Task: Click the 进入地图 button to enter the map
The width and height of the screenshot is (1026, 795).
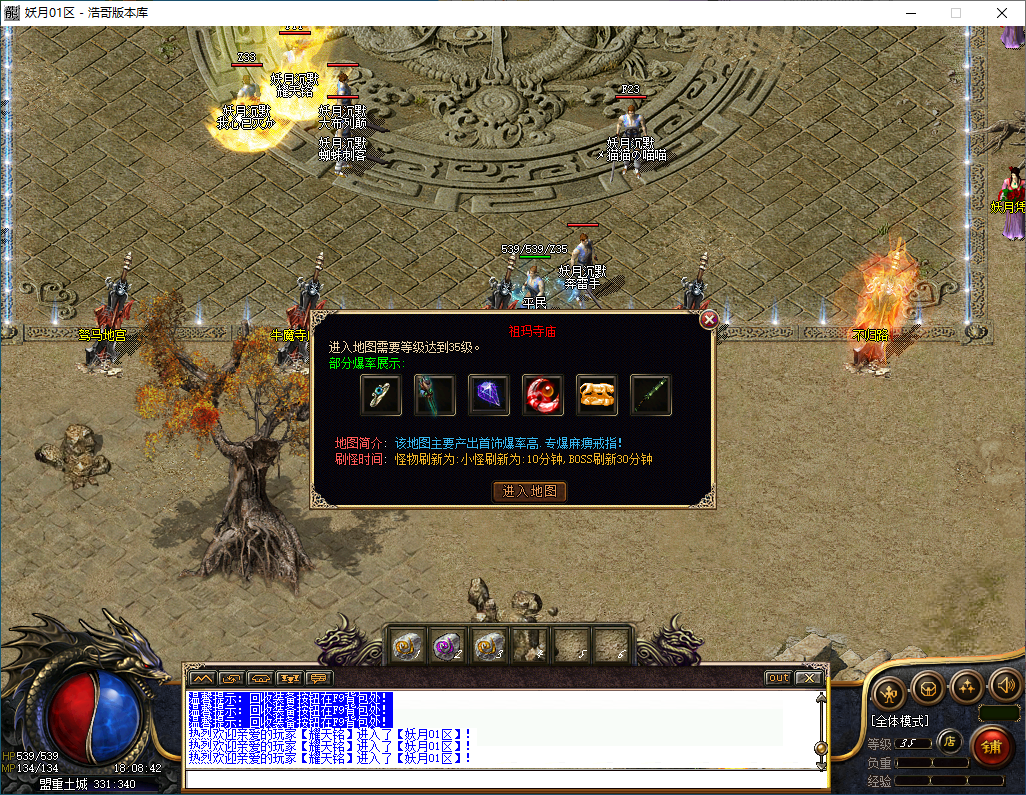Action: pyautogui.click(x=530, y=491)
